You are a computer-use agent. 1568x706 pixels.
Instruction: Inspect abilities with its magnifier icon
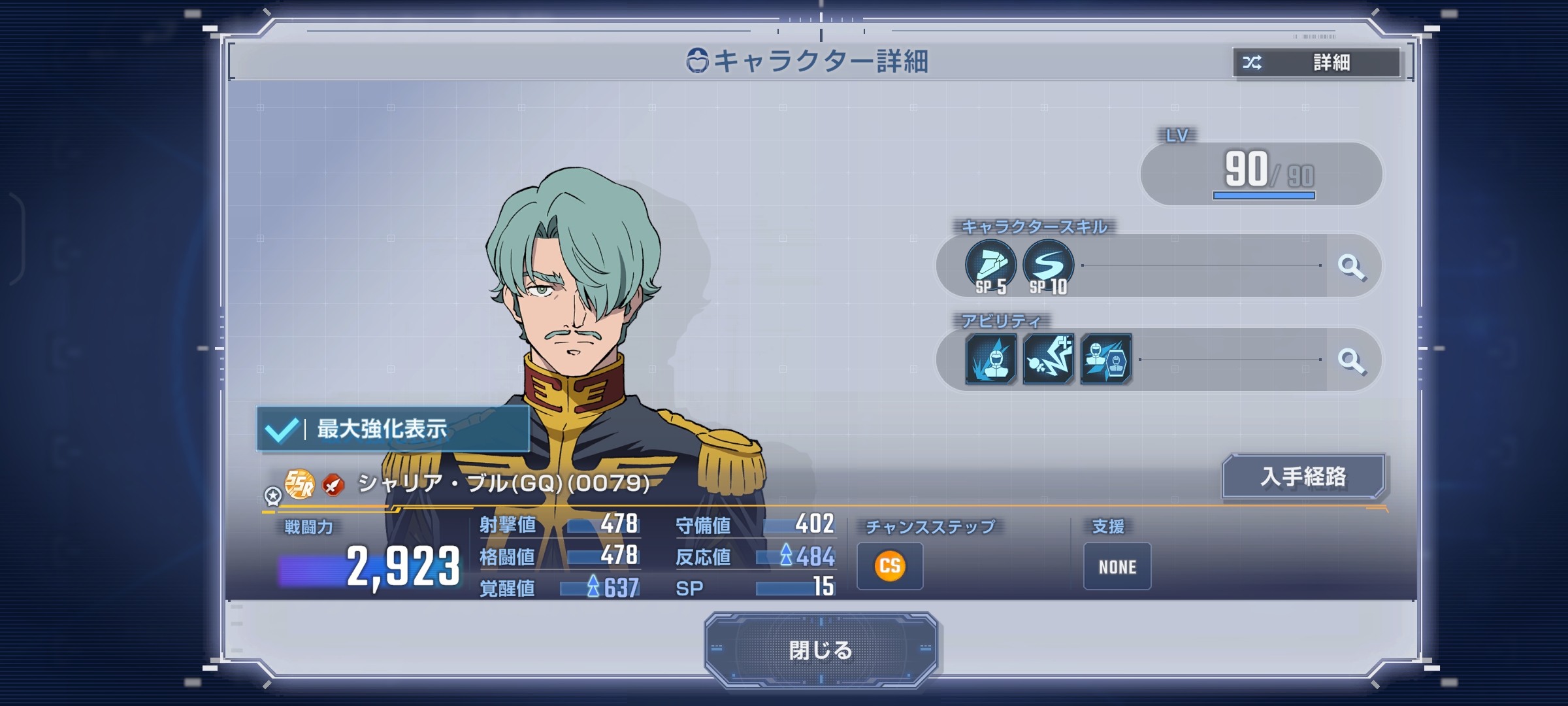[x=1351, y=360]
